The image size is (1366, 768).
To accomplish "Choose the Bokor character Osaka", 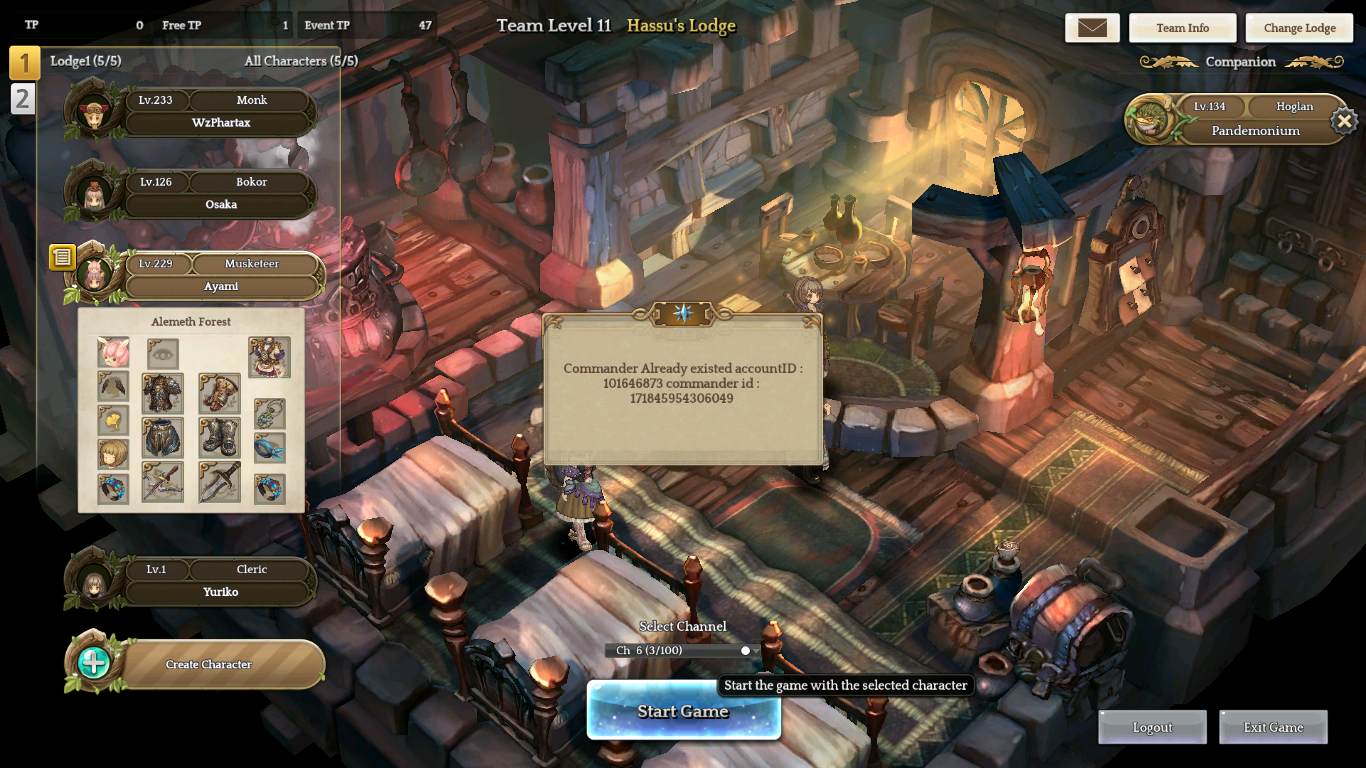I will (221, 194).
